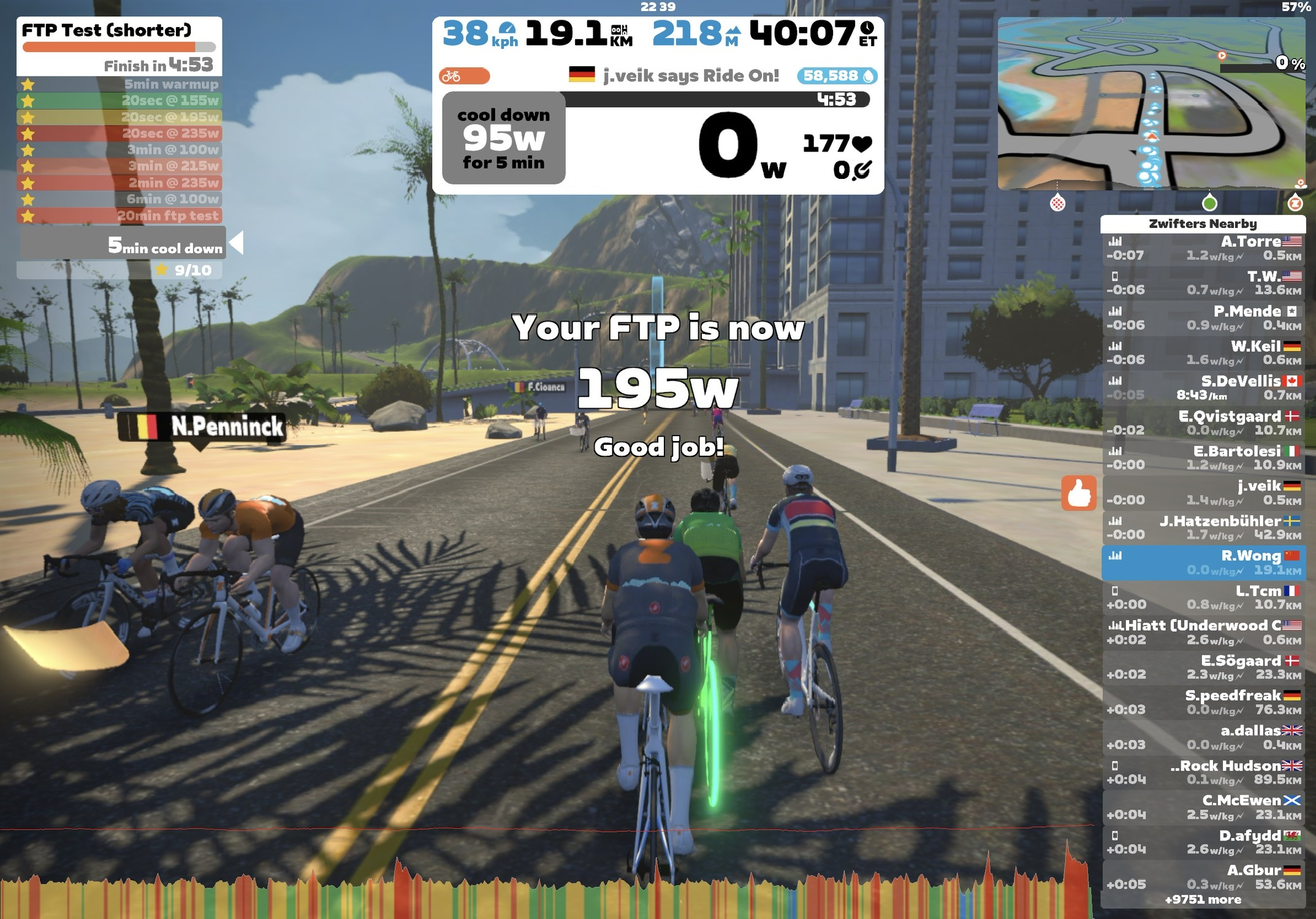Click the 20min ftp test workout block
The image size is (1316, 919).
click(x=120, y=216)
